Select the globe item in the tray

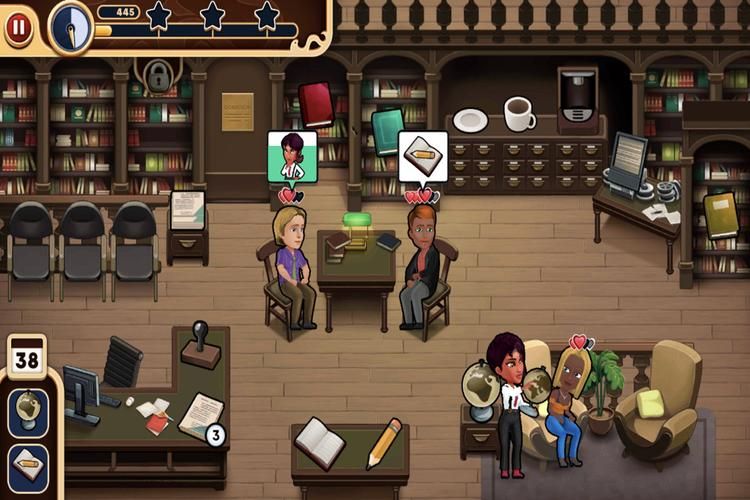click(27, 411)
